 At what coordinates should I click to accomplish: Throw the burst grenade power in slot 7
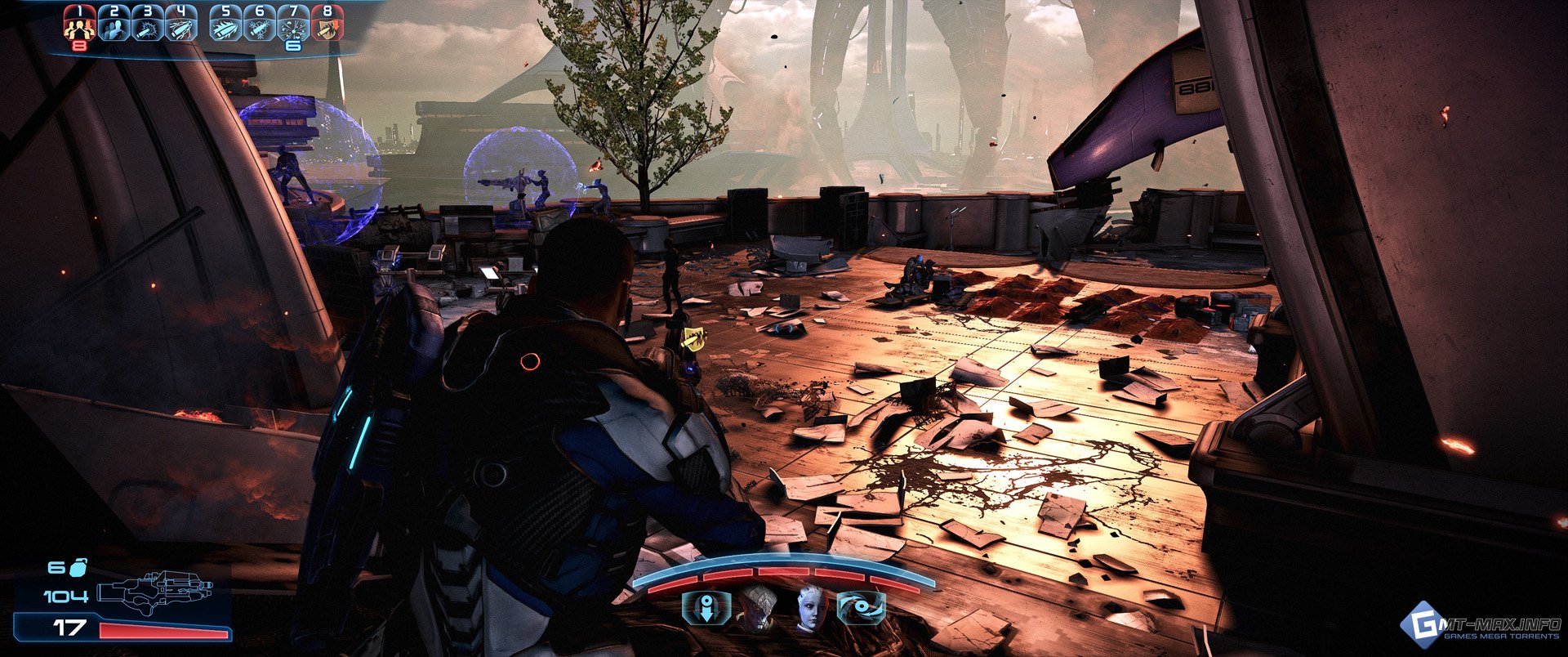point(293,25)
